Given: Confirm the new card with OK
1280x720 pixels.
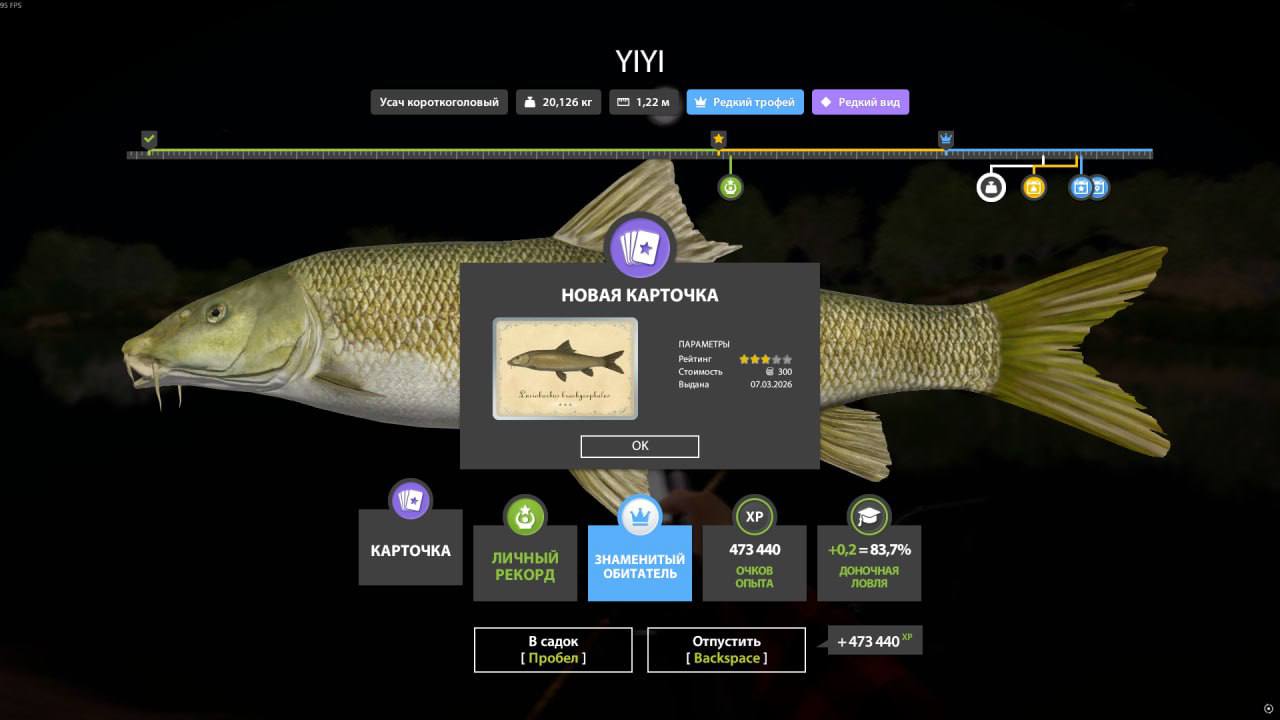Looking at the screenshot, I should point(639,446).
